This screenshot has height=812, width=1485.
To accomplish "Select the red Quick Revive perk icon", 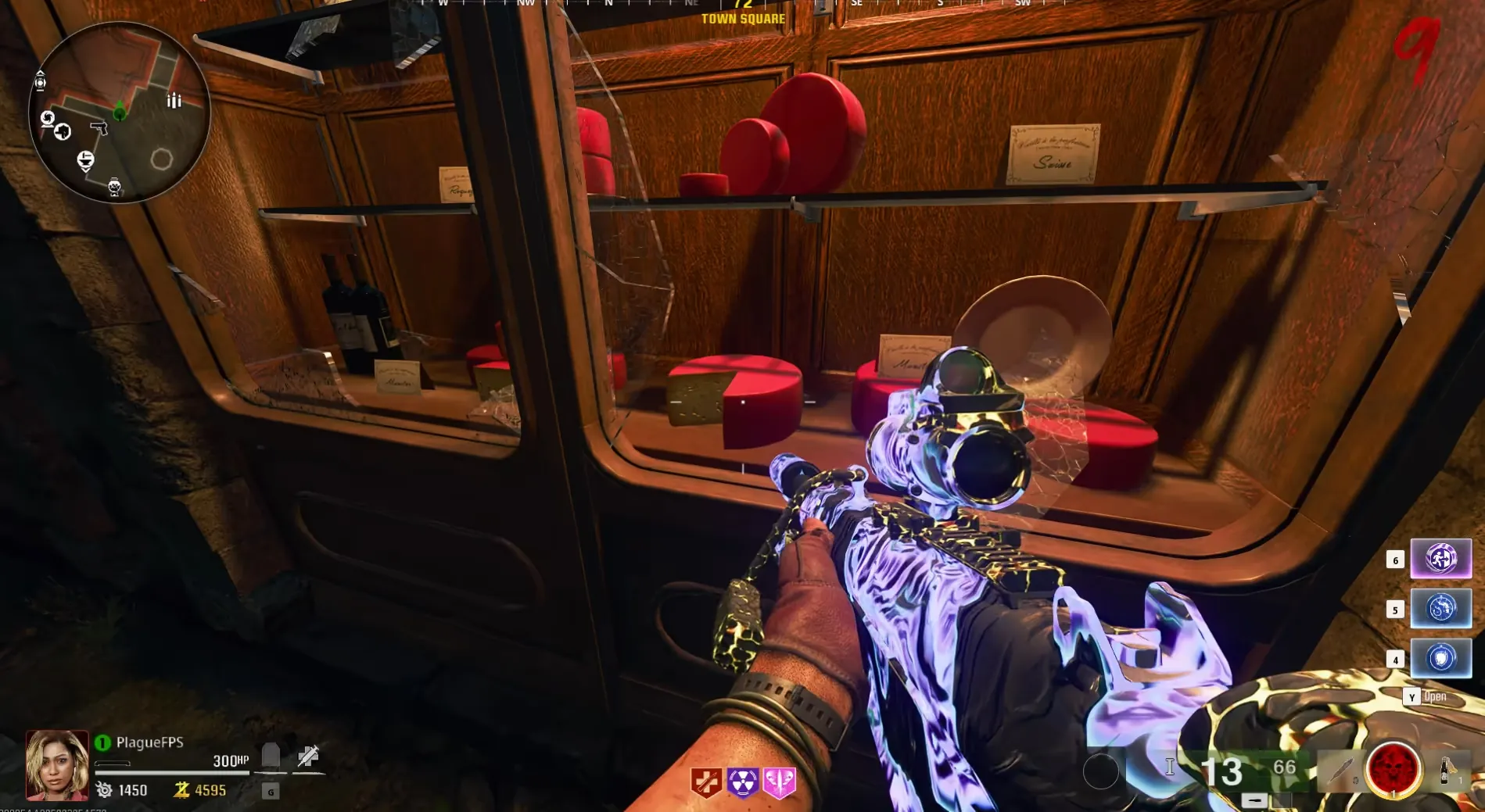I will [705, 782].
